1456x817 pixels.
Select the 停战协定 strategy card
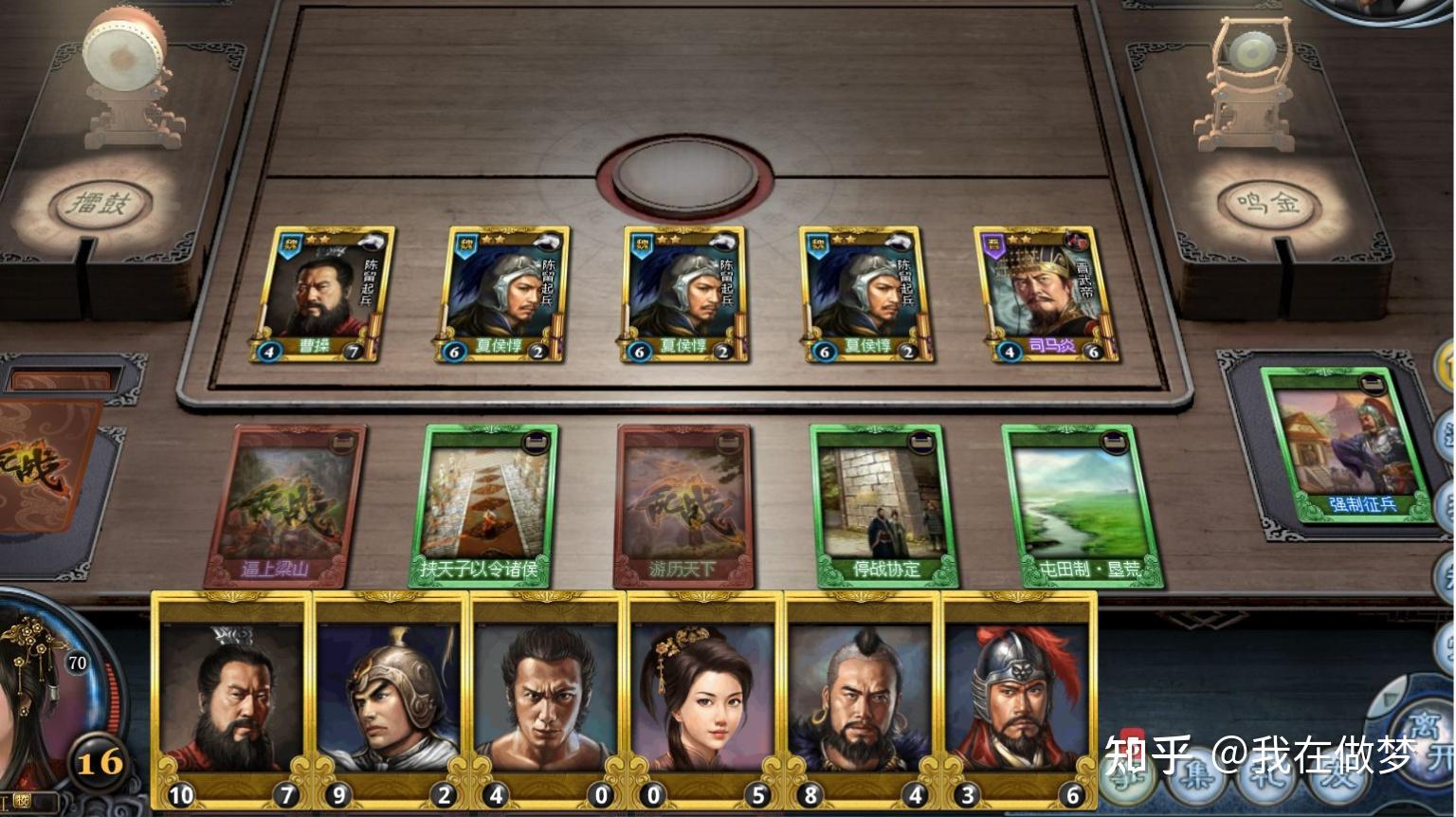[883, 505]
